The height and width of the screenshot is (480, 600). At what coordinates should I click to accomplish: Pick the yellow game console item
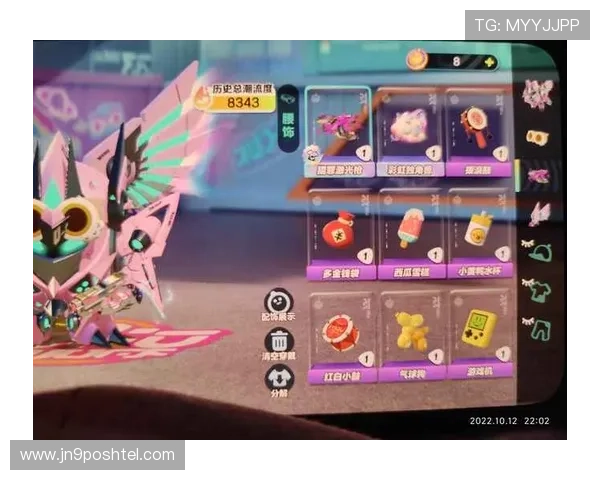(x=480, y=328)
